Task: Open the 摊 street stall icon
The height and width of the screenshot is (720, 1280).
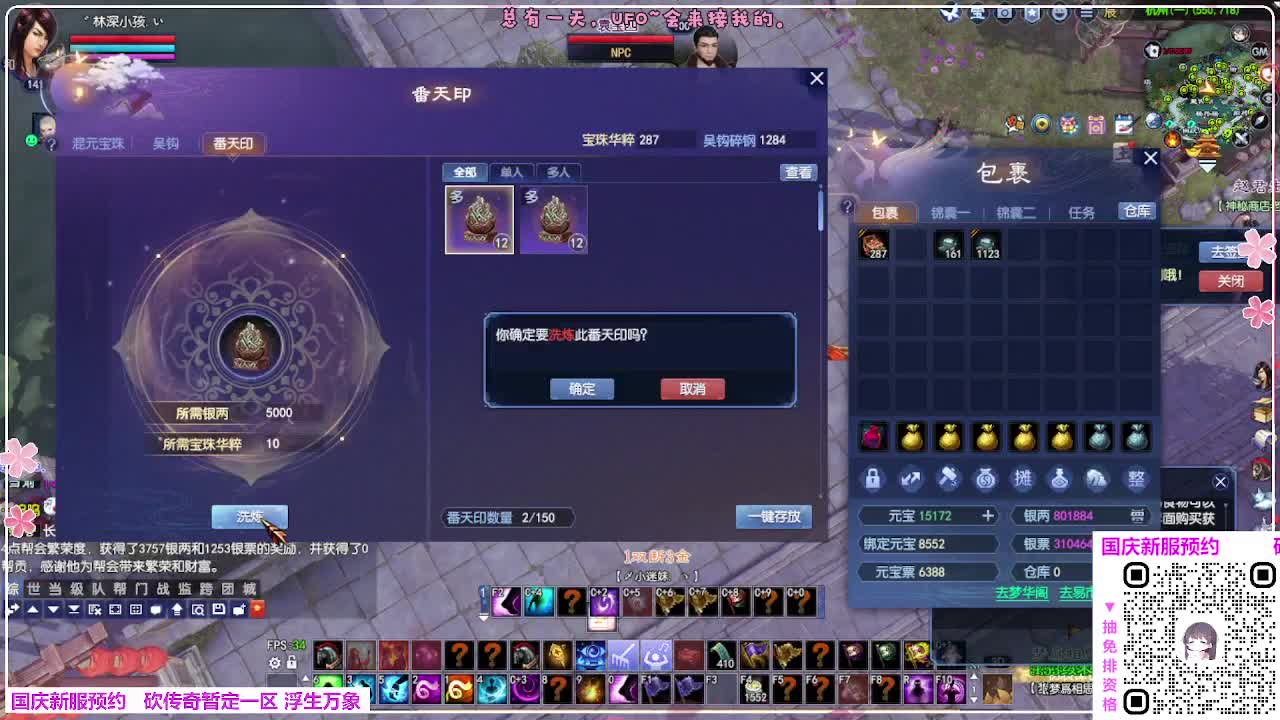Action: pos(1024,480)
